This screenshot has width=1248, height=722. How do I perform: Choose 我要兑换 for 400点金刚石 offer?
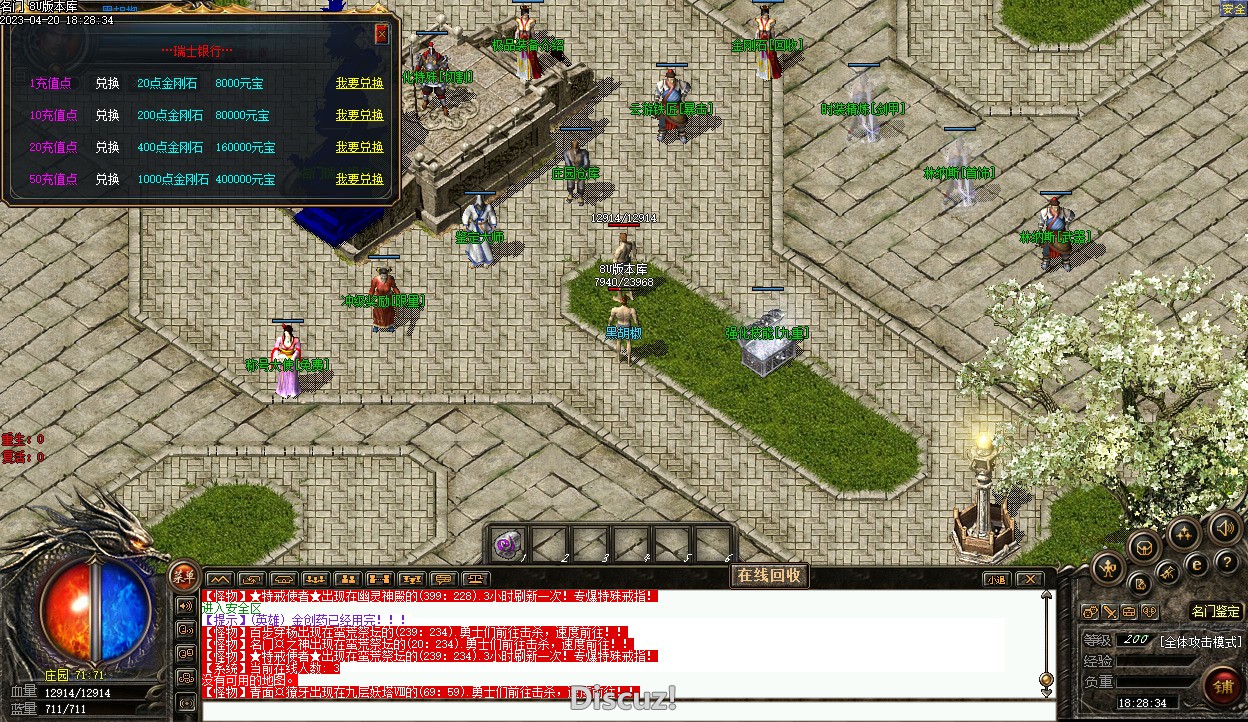pos(359,148)
